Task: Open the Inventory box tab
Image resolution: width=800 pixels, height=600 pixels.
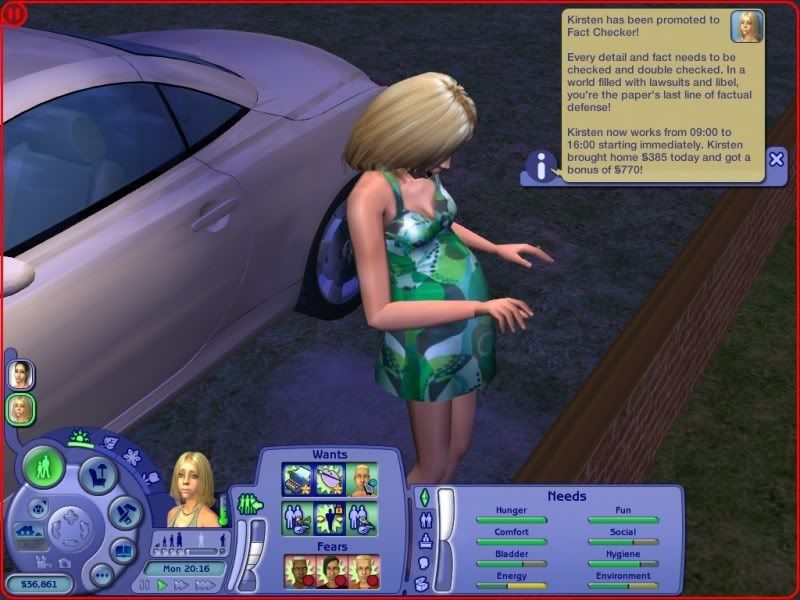Action: point(422,583)
